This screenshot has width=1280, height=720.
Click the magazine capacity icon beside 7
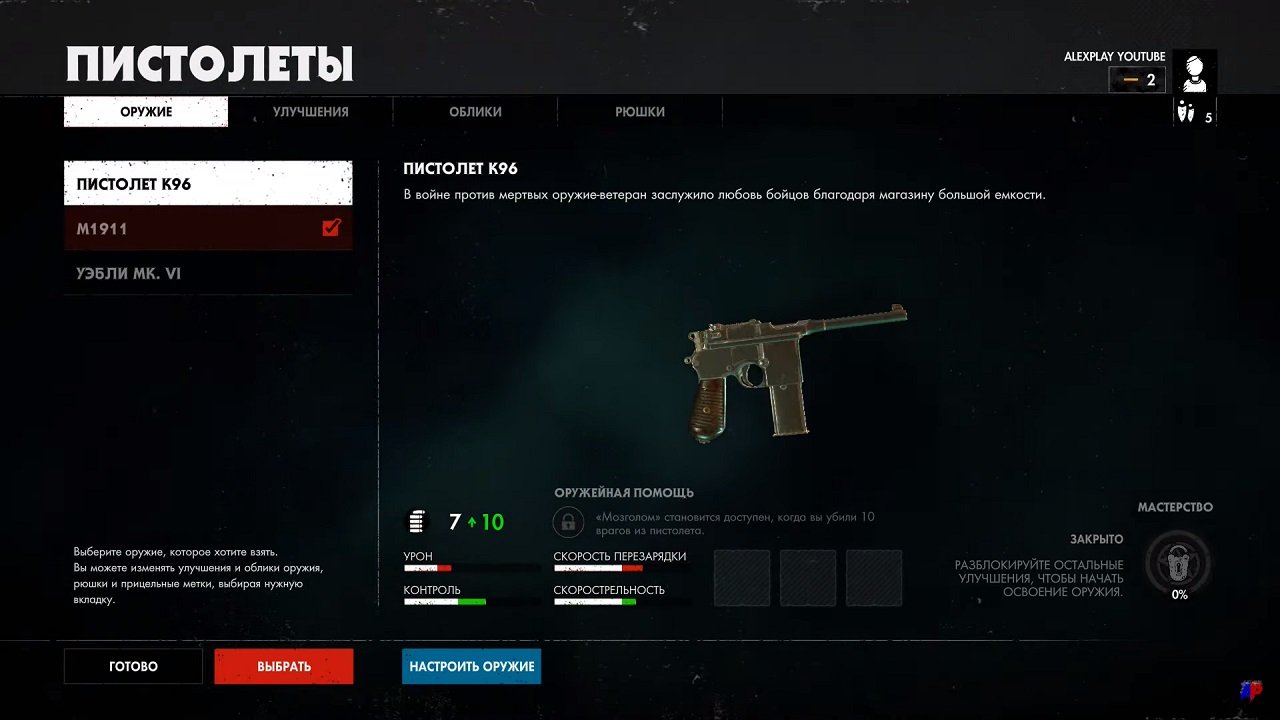point(416,521)
